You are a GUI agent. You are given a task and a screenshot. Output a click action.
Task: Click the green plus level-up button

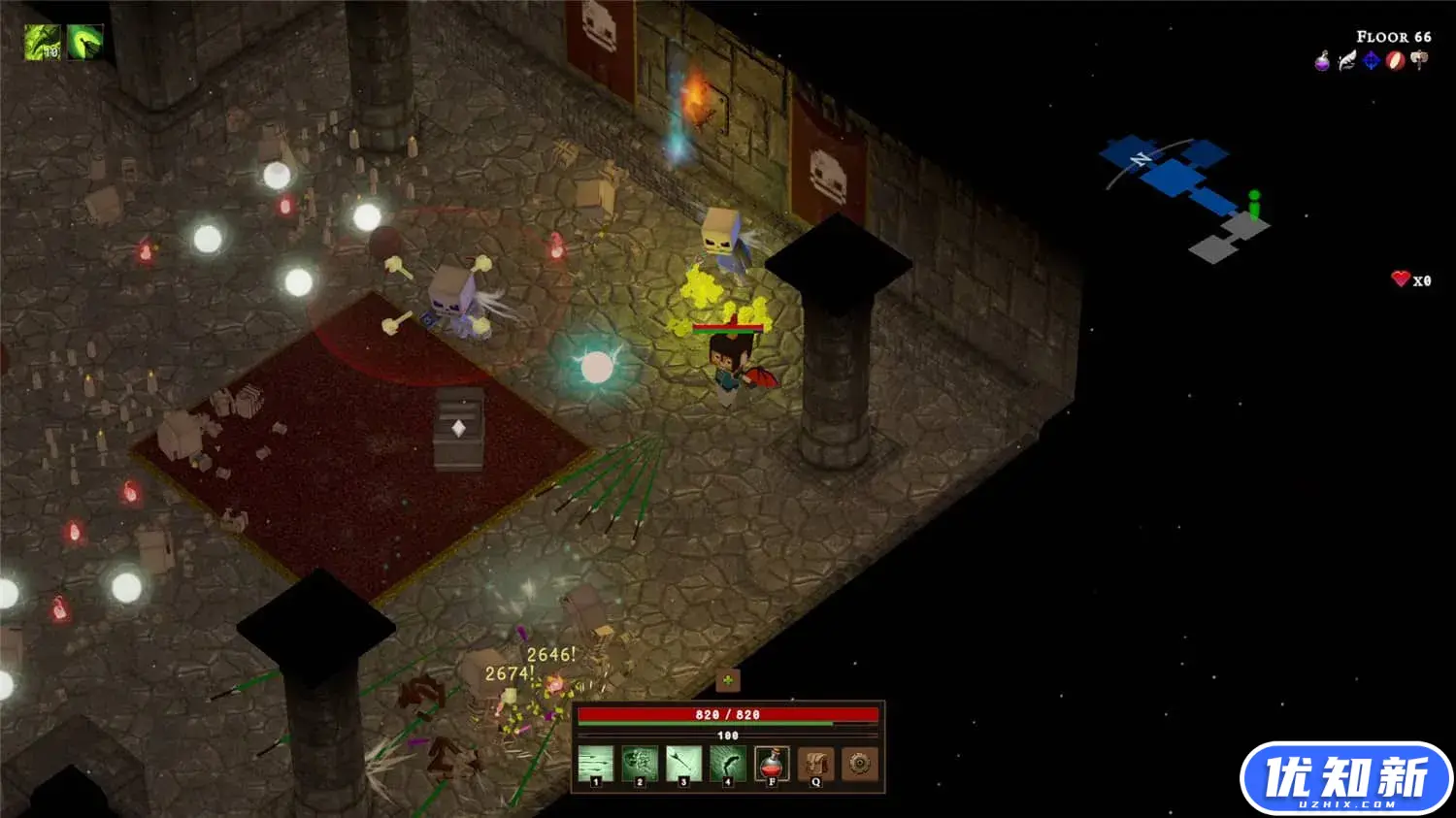pyautogui.click(x=728, y=680)
